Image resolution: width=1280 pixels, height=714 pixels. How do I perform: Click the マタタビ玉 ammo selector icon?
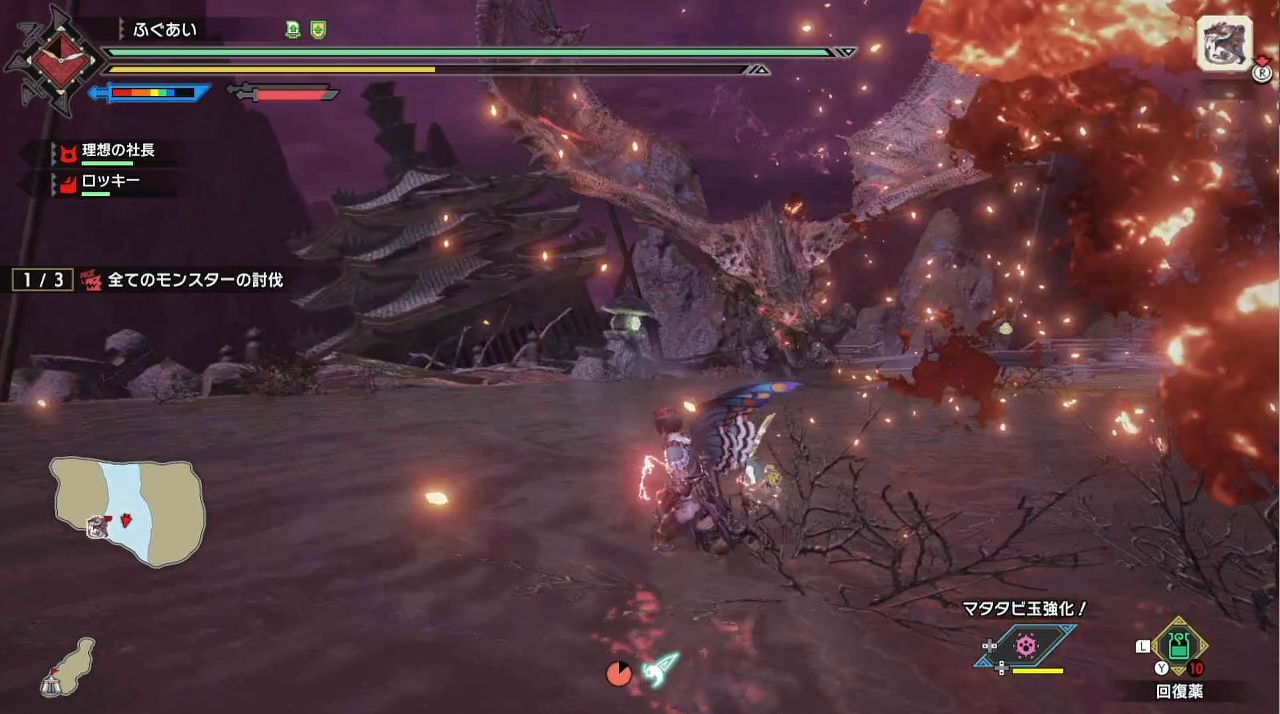[x=1026, y=646]
